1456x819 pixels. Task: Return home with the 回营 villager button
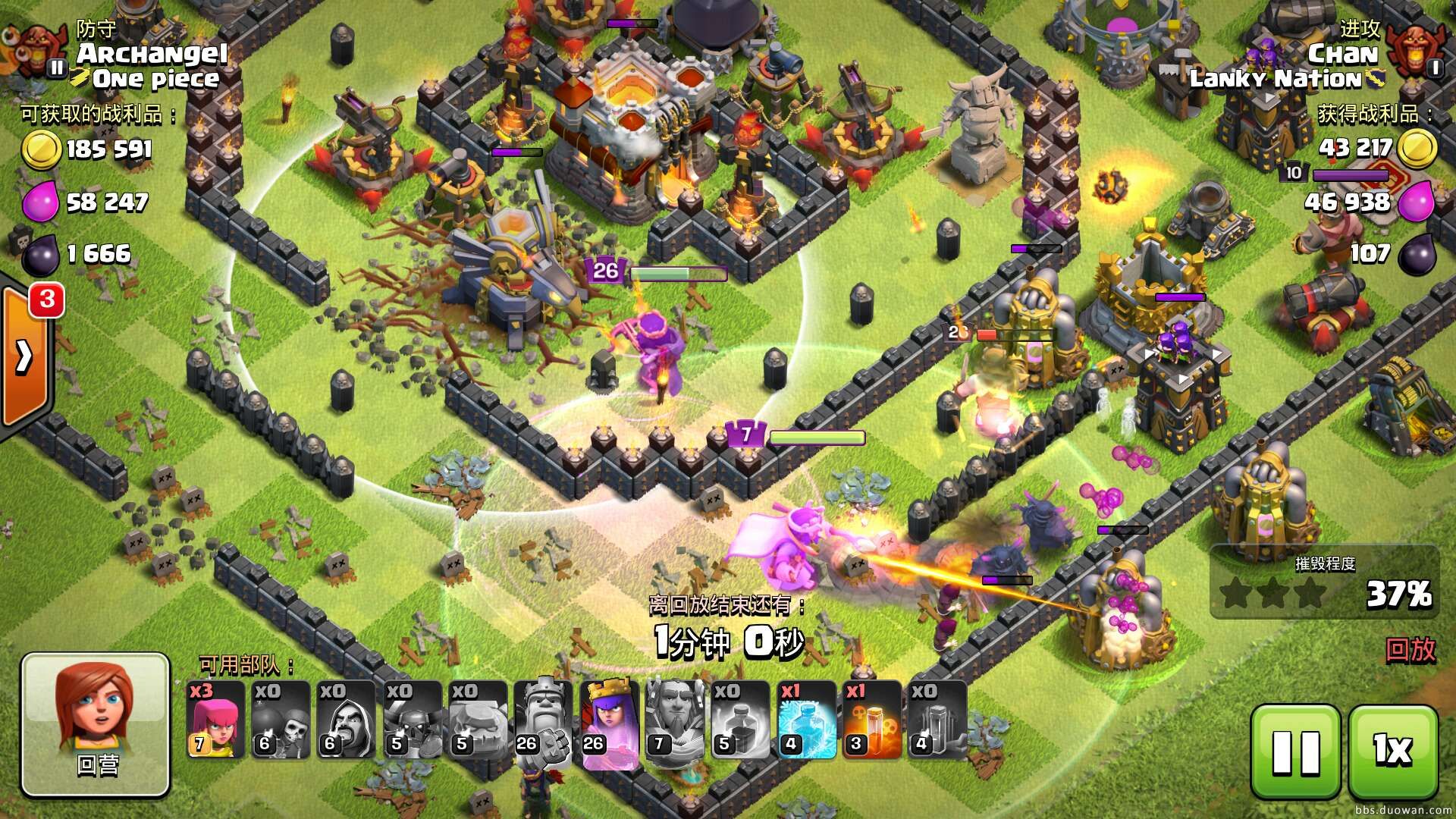[x=96, y=724]
